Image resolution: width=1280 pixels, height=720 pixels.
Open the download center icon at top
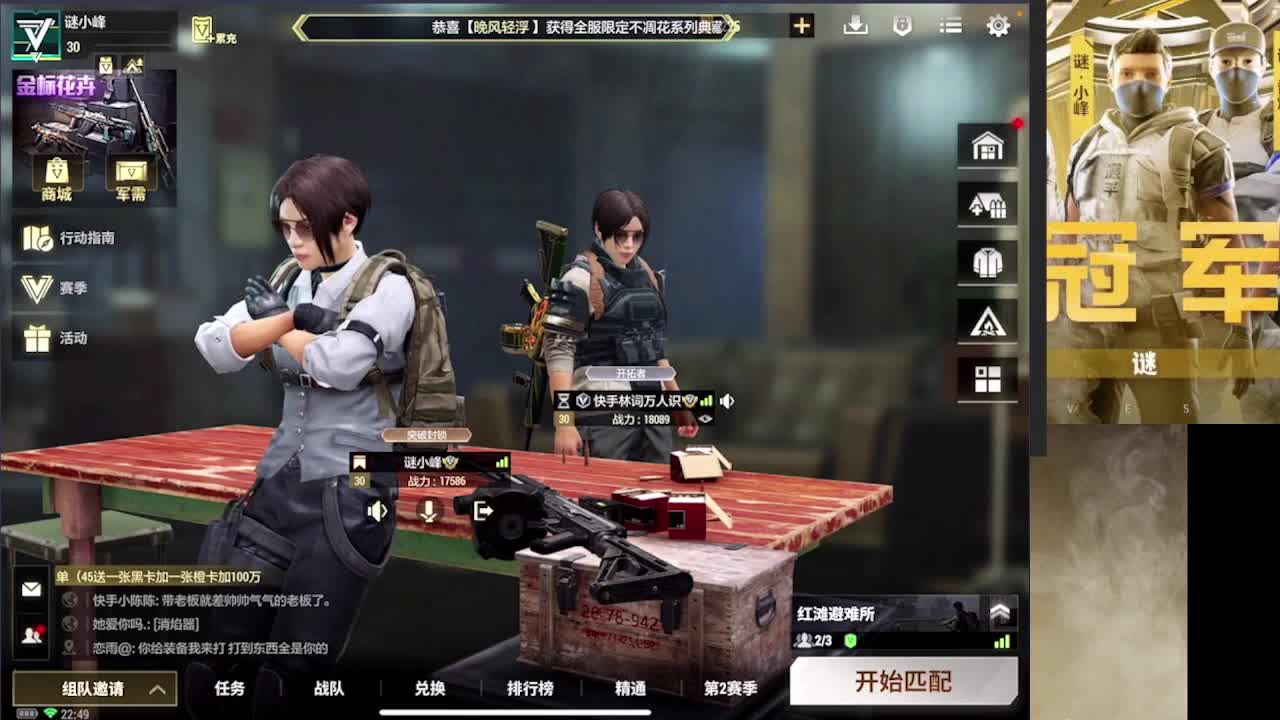pyautogui.click(x=855, y=26)
